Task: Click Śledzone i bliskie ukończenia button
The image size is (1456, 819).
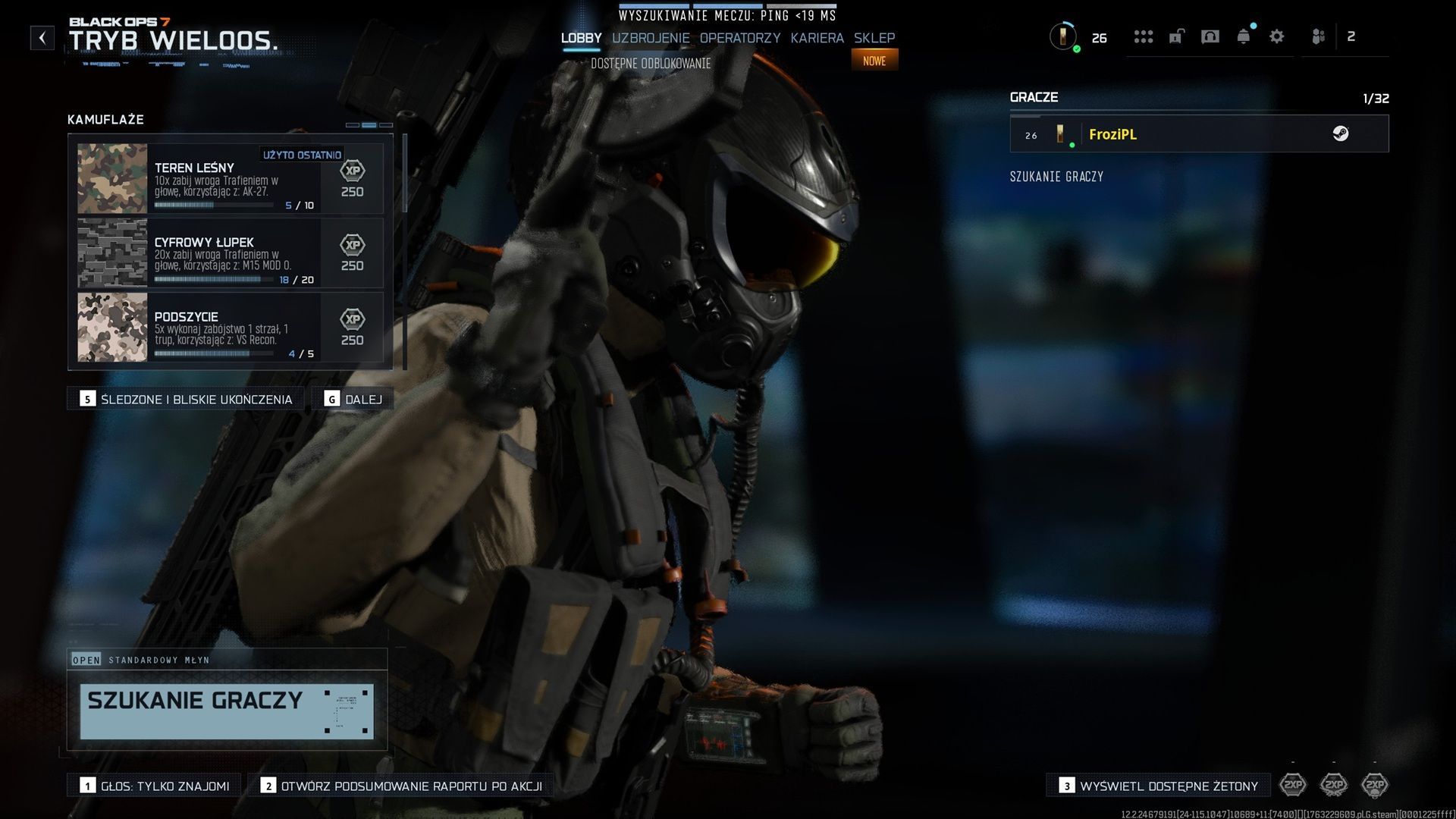Action: tap(187, 399)
